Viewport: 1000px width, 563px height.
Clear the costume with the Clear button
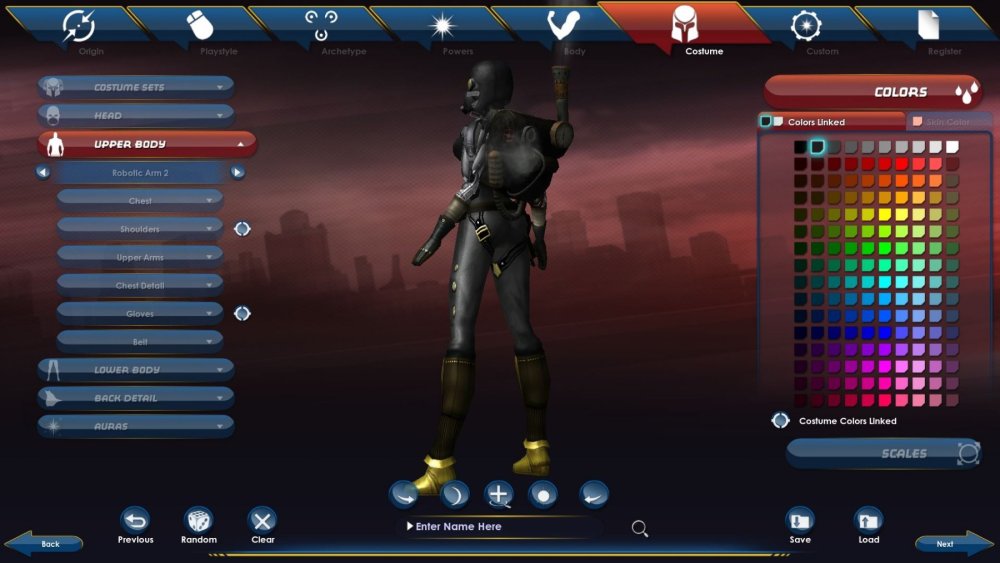(262, 521)
